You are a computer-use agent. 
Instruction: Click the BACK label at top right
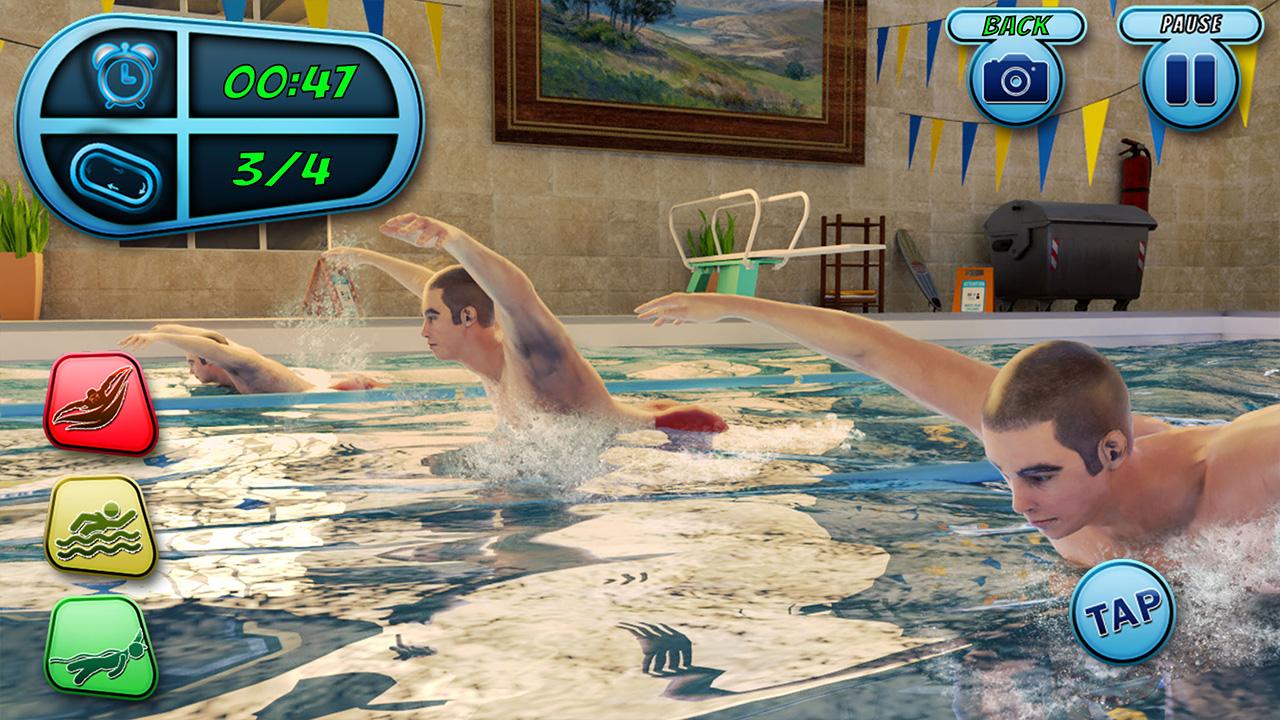coord(1018,22)
